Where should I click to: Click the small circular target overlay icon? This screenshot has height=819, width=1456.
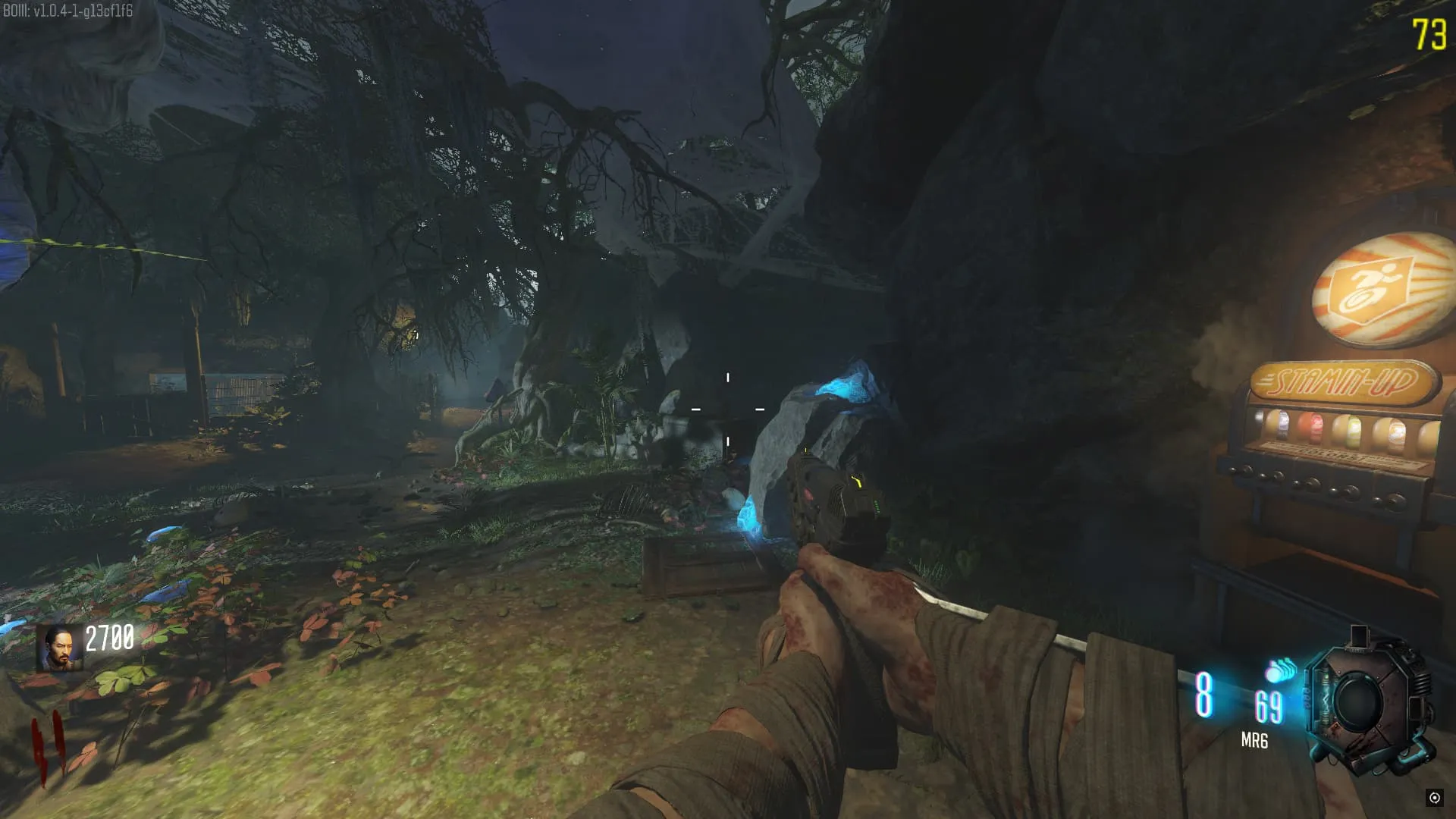pyautogui.click(x=1434, y=797)
